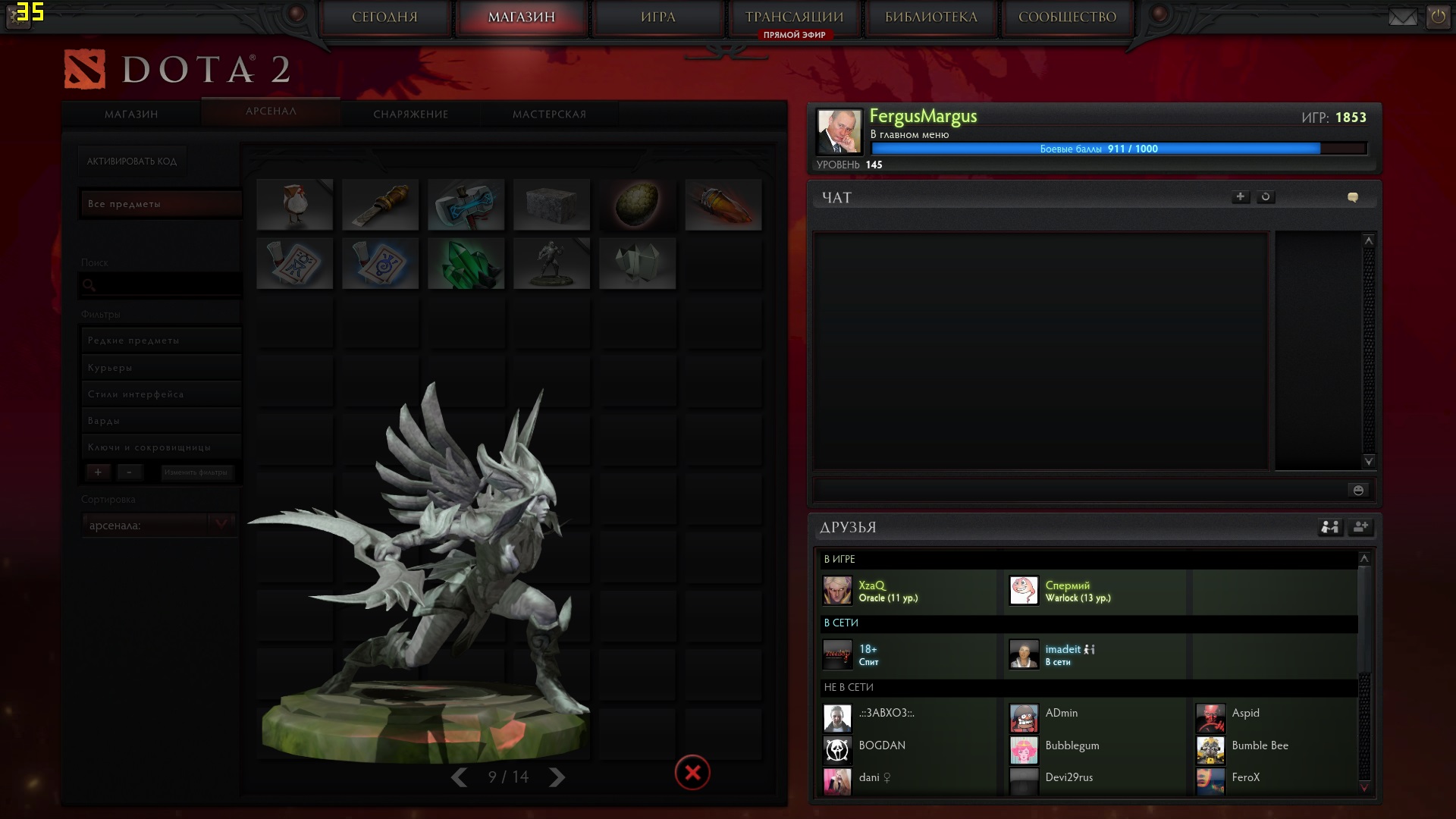
Task: Open the Сообщество section
Action: 1067,17
